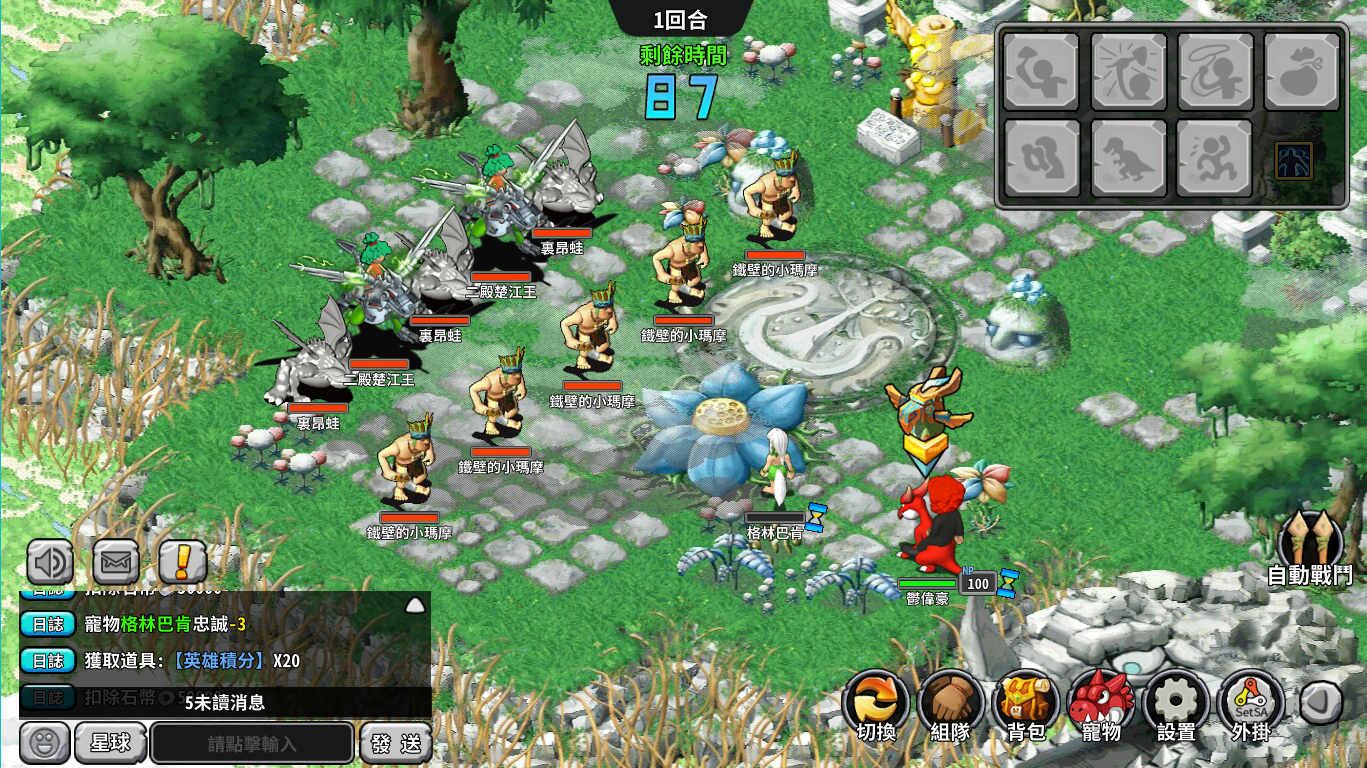Image resolution: width=1367 pixels, height=768 pixels.
Task: Open the 外掛 plugin menu
Action: pyautogui.click(x=1251, y=704)
